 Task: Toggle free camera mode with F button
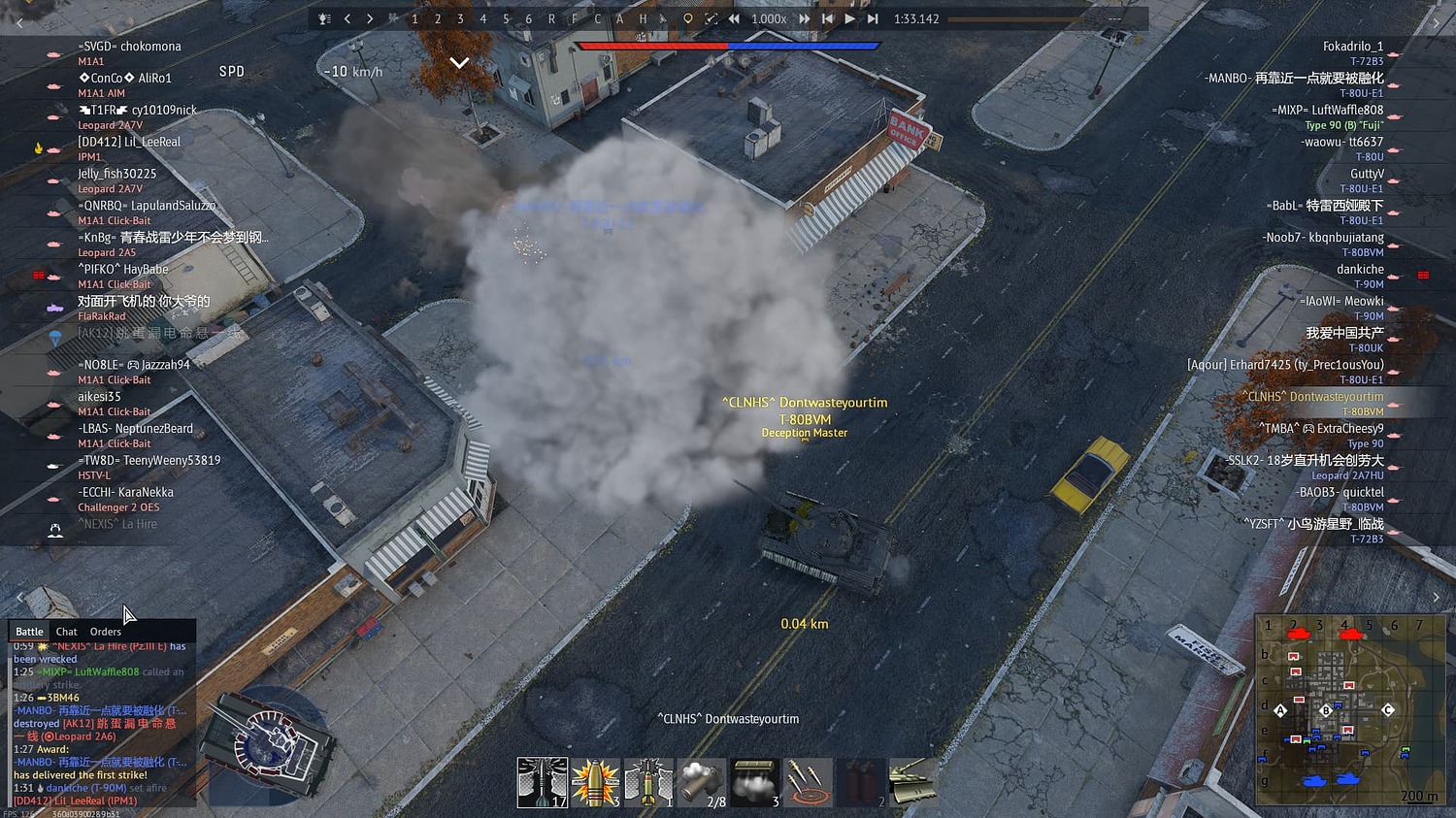[573, 18]
